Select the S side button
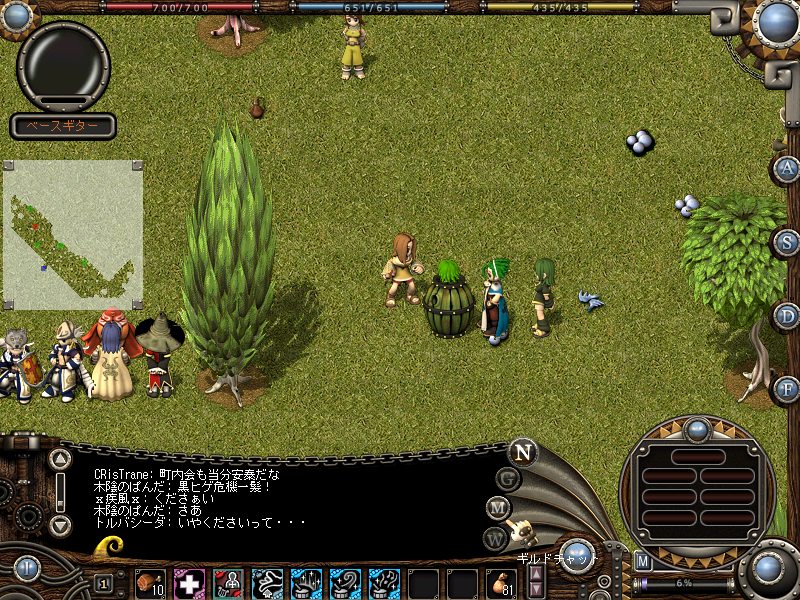This screenshot has width=800, height=600. point(788,242)
